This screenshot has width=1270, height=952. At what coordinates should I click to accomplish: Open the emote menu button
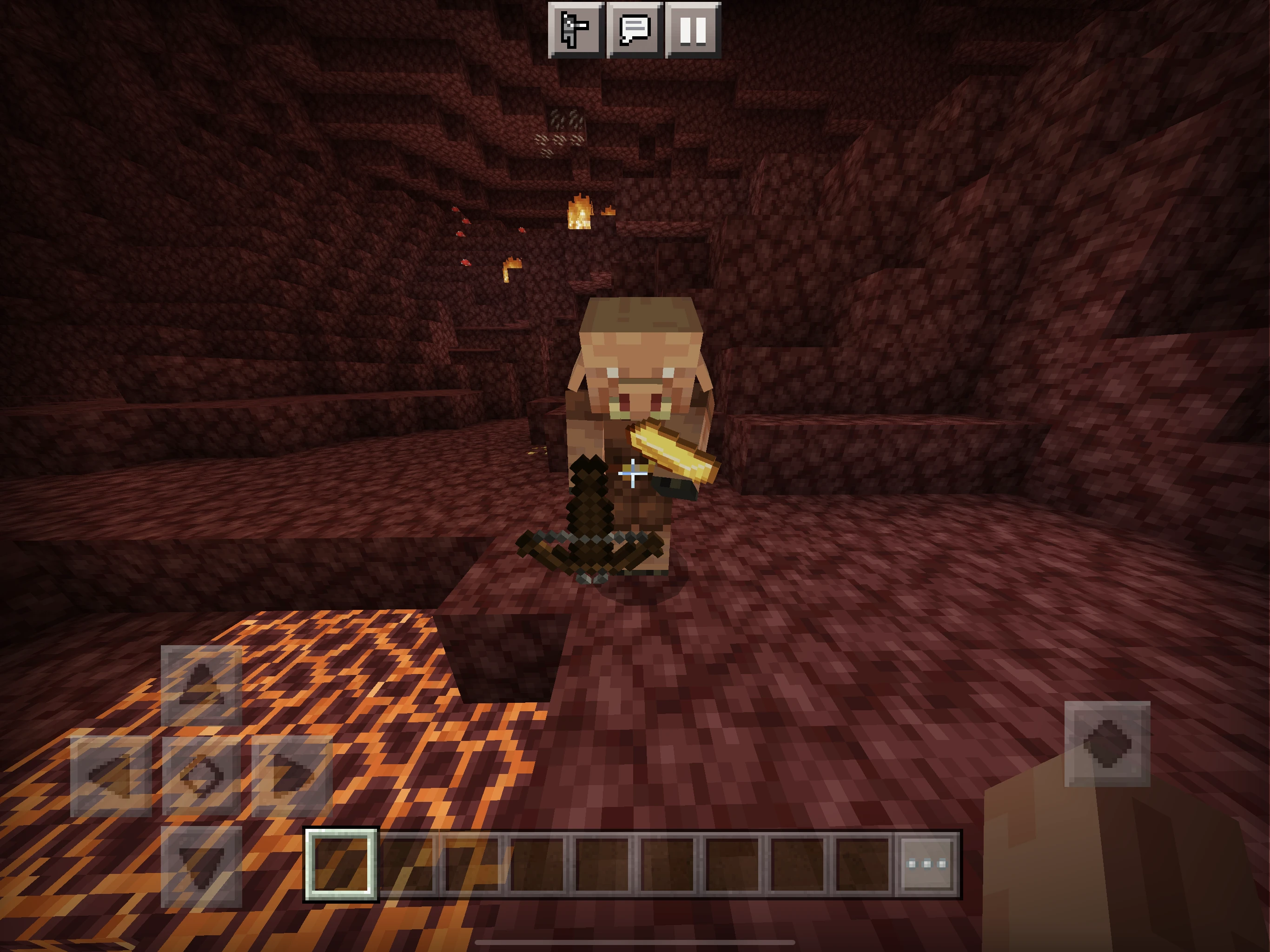[576, 29]
